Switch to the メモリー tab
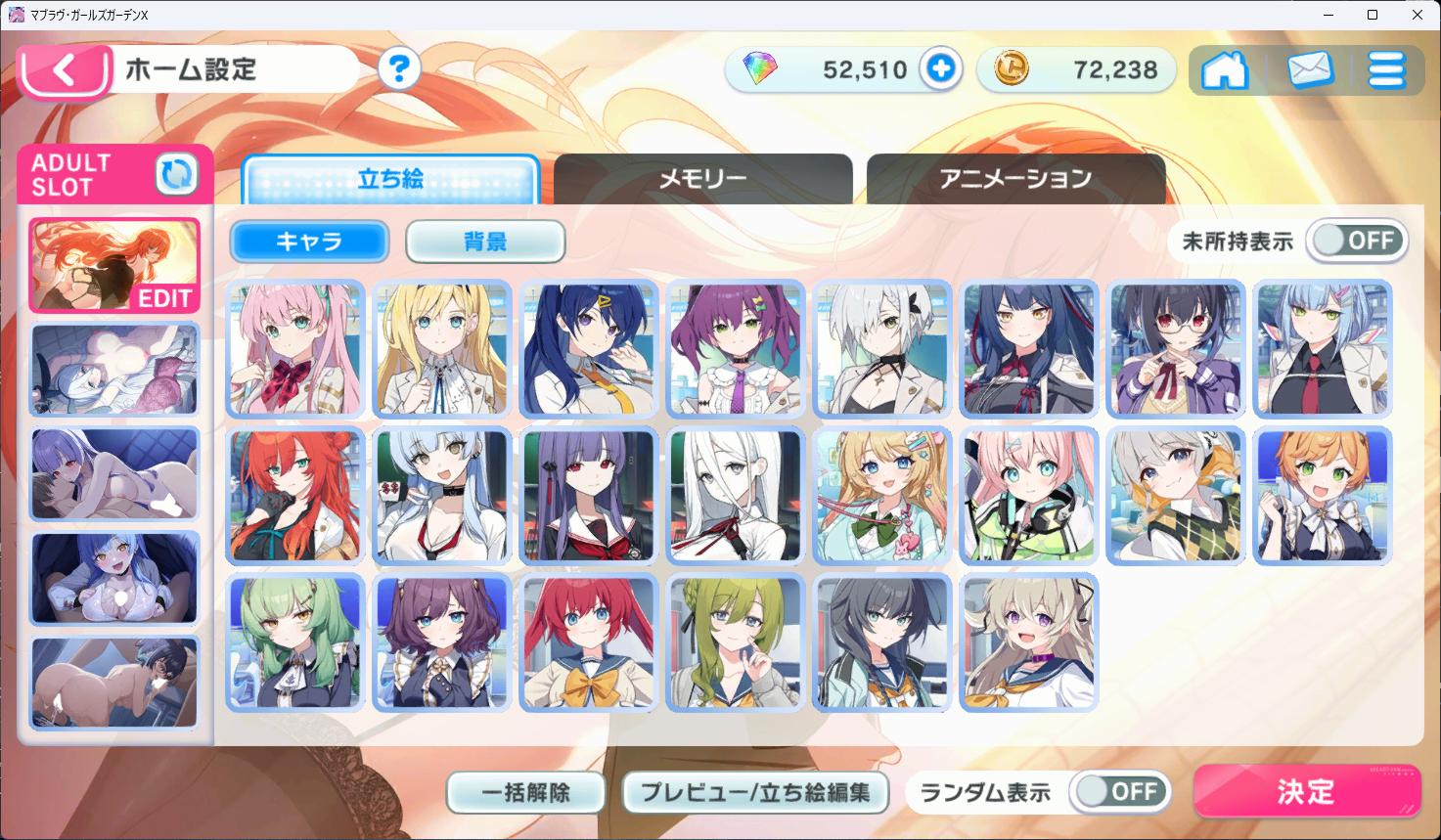 tap(702, 179)
